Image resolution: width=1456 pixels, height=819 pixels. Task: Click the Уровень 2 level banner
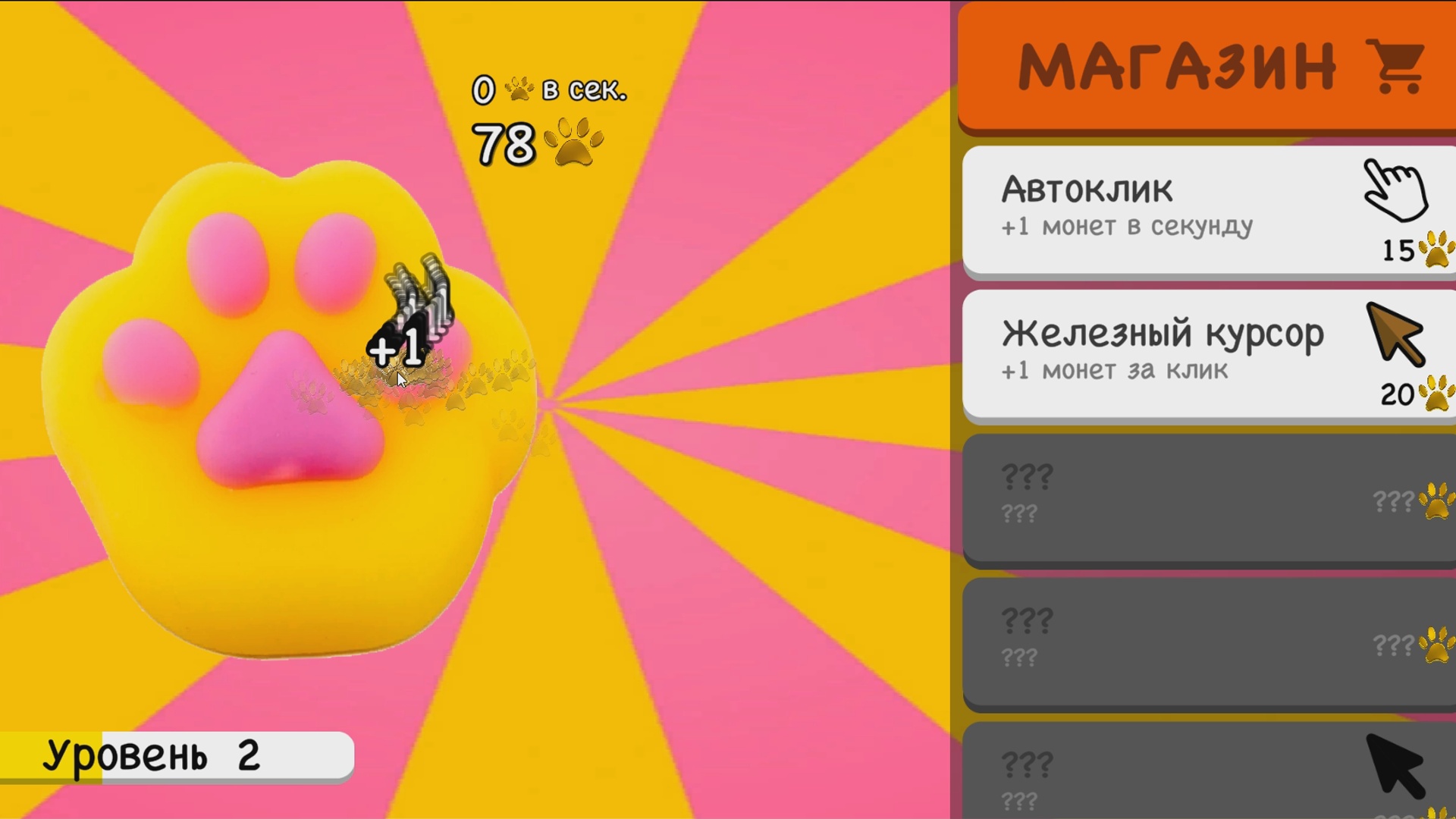click(x=174, y=755)
